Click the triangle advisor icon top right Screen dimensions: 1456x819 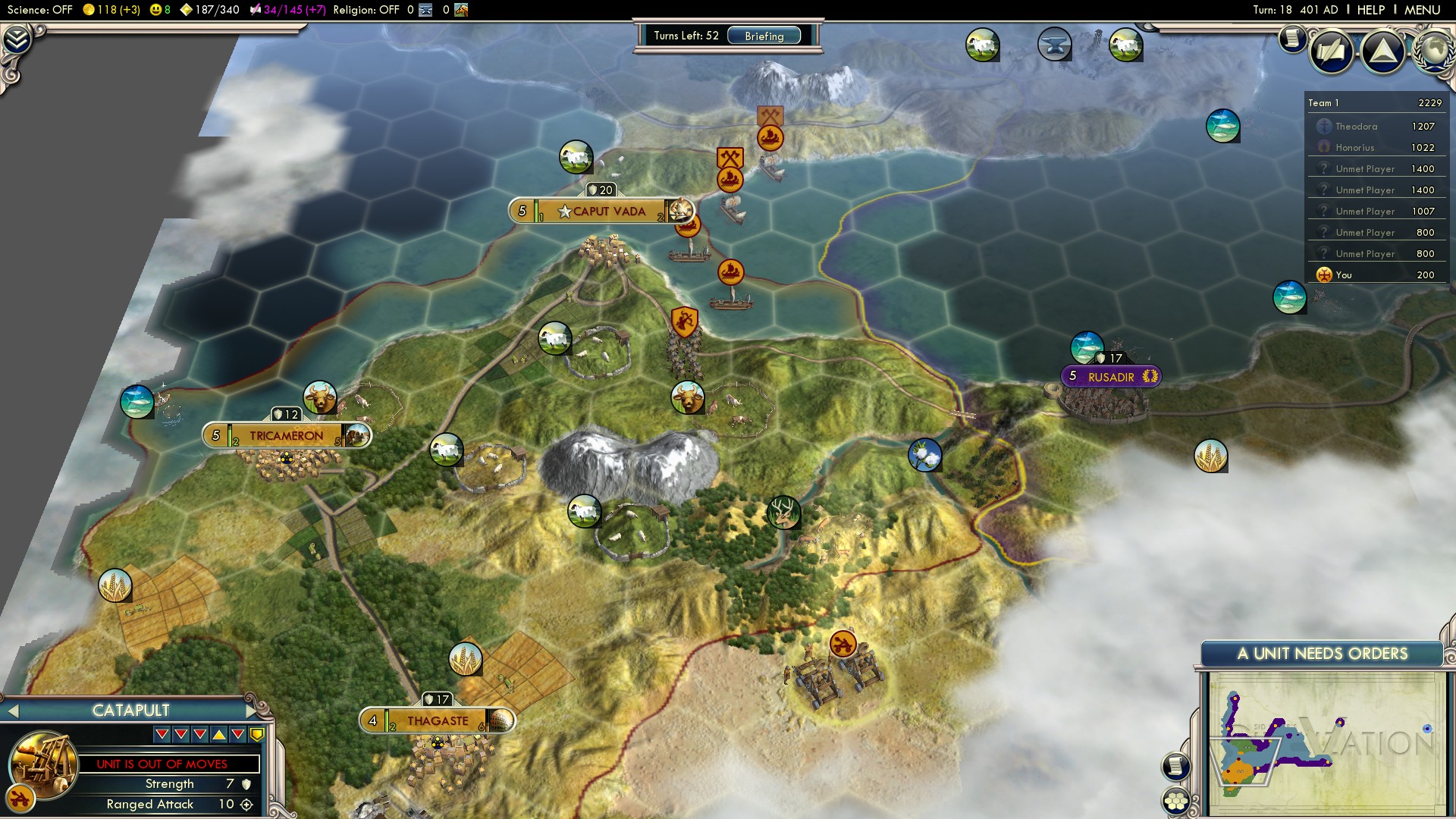(x=1382, y=52)
